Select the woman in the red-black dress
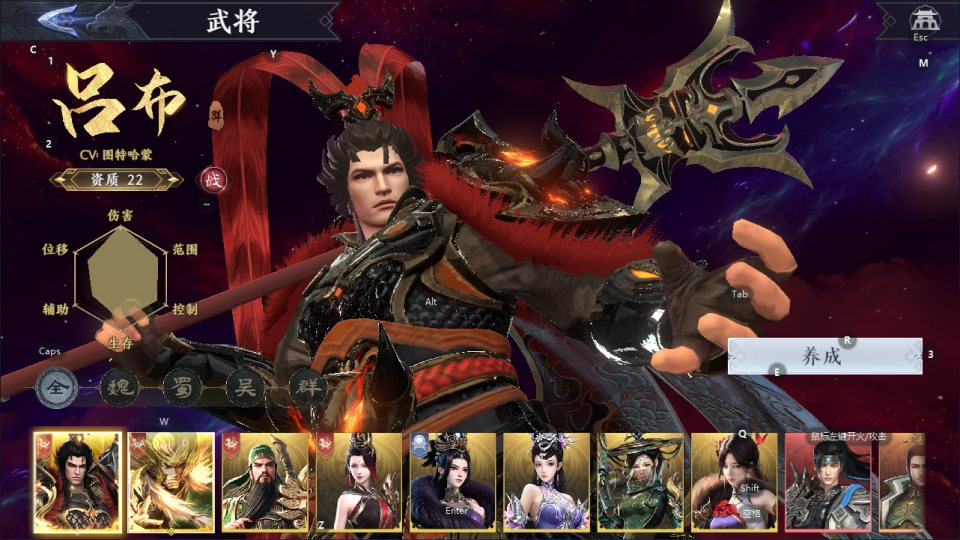The width and height of the screenshot is (960, 540). click(x=359, y=482)
